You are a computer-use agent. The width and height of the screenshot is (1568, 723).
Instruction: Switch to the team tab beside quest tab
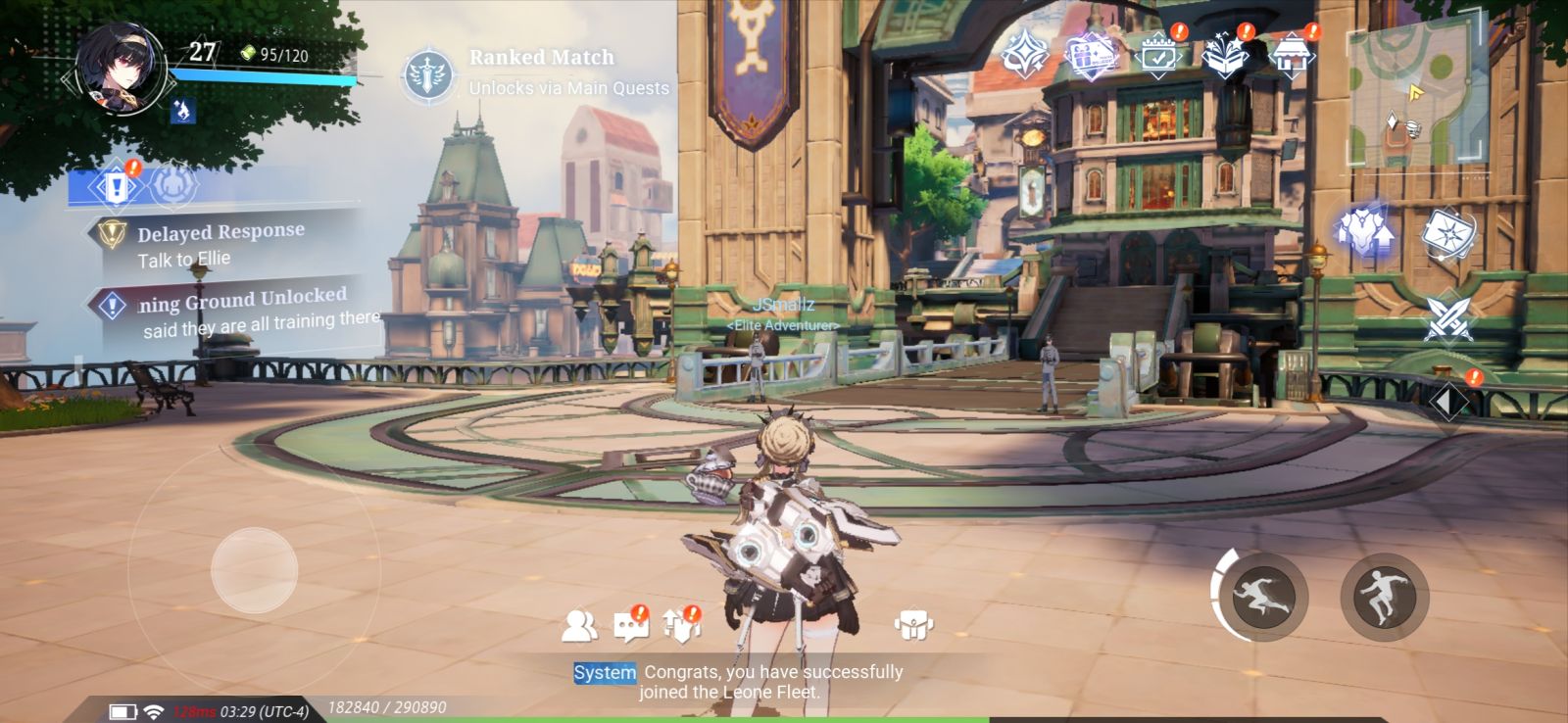click(174, 185)
